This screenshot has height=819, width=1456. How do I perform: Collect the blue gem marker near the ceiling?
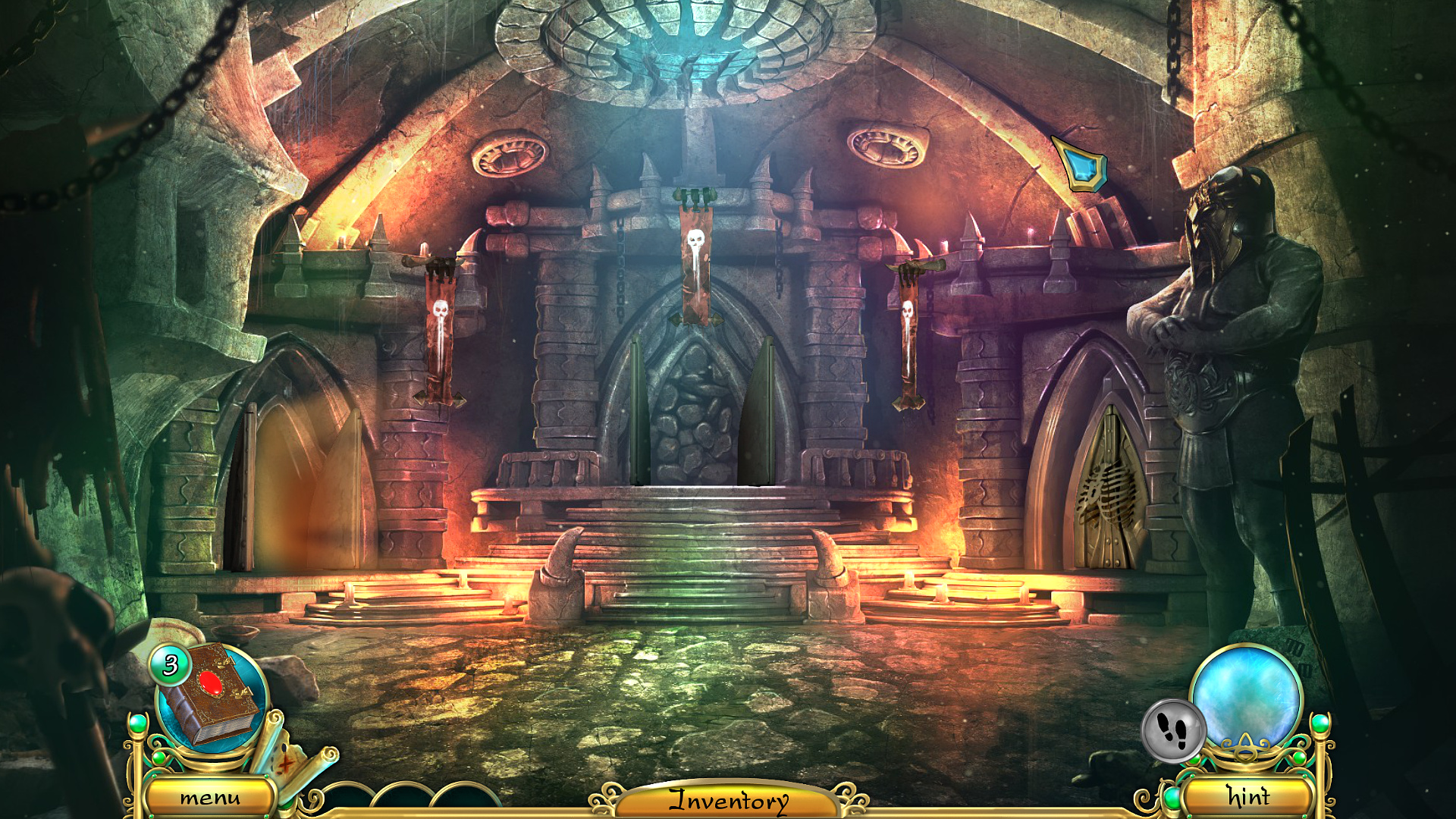coord(1081,162)
